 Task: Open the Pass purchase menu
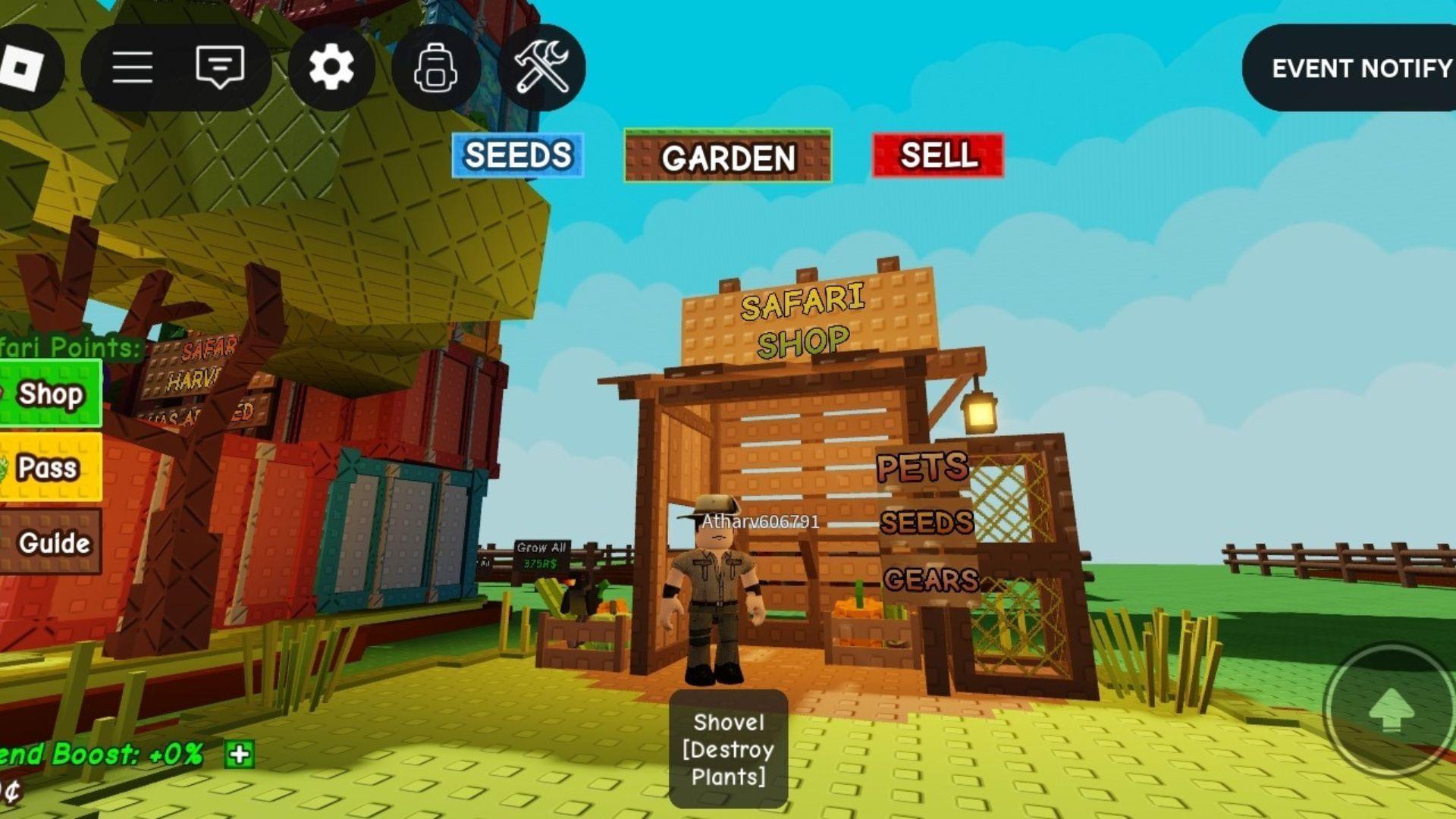coord(47,468)
